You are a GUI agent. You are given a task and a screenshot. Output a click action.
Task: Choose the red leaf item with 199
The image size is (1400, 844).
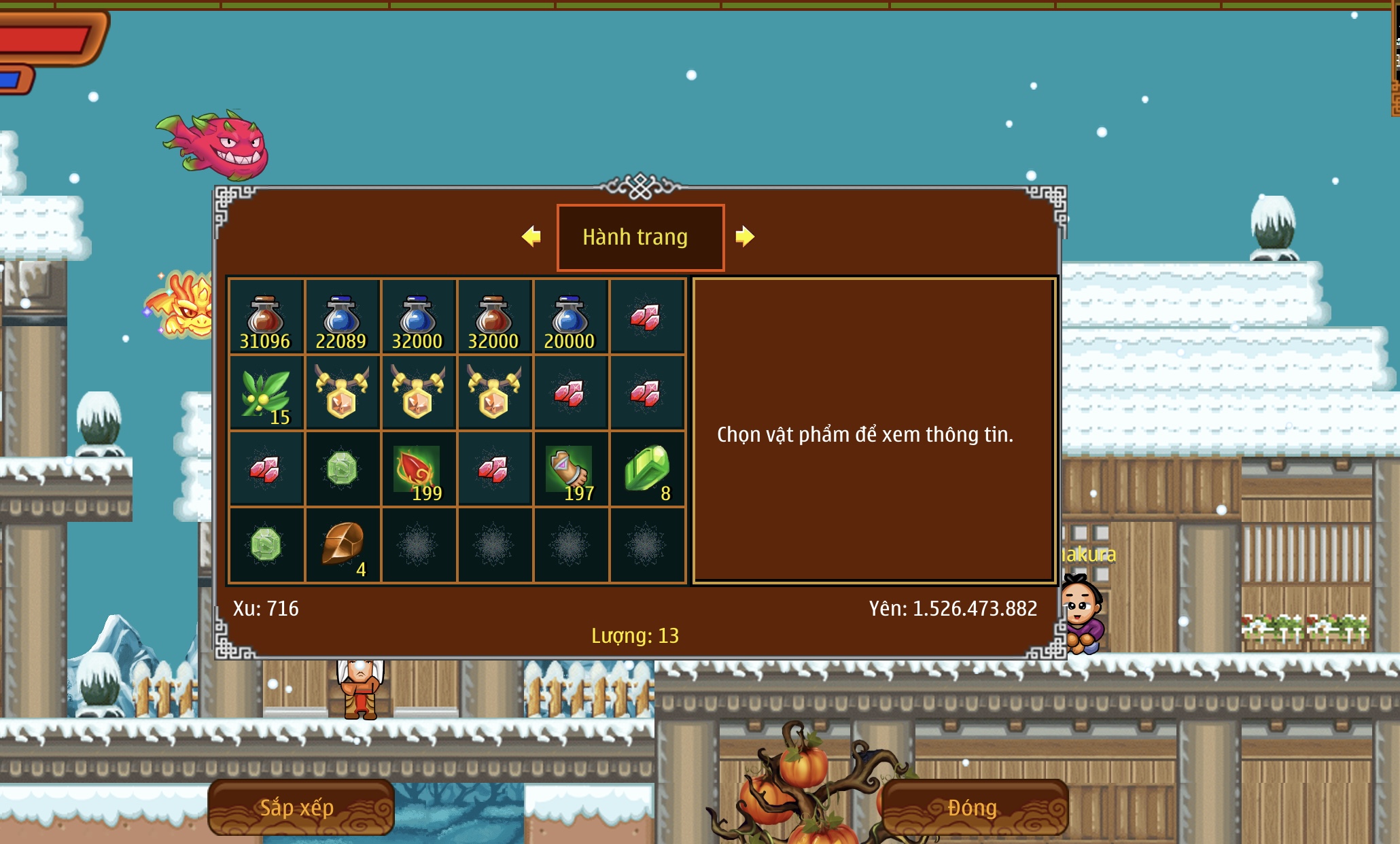(x=418, y=470)
